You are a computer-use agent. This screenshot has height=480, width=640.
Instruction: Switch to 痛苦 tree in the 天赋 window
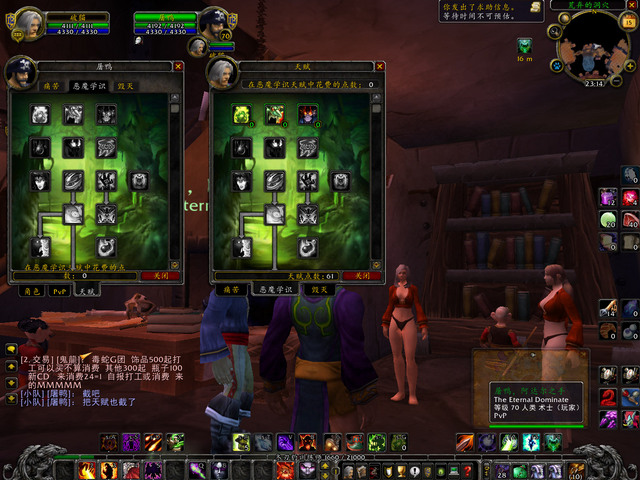(x=231, y=289)
